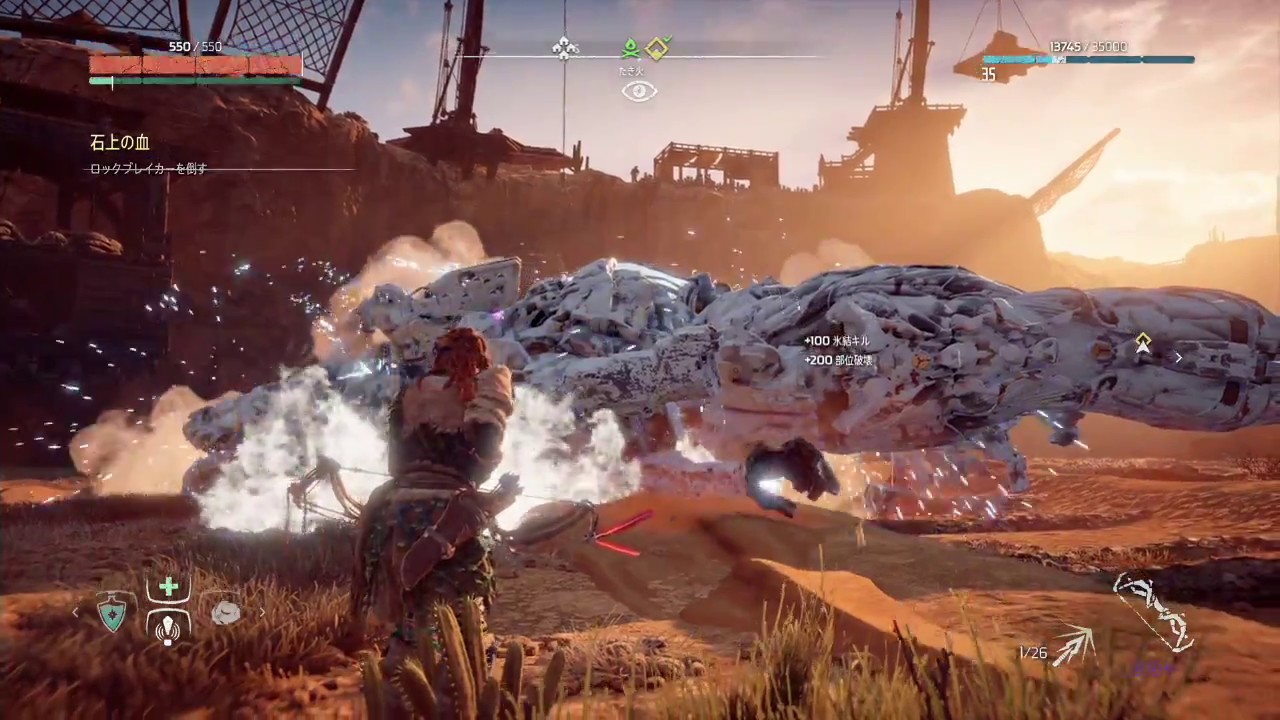Choose the rock throwable item
The height and width of the screenshot is (720, 1280).
pos(226,612)
